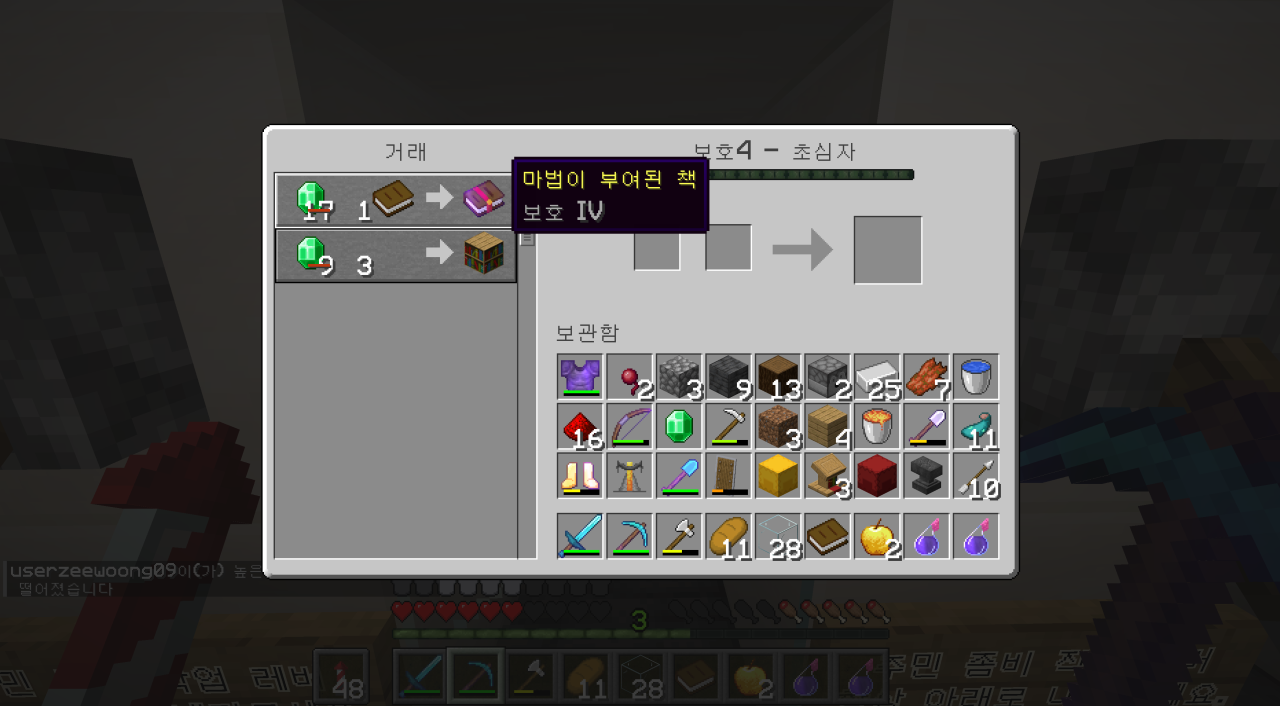1280x706 pixels.
Task: Select the block of gold
Action: (x=778, y=475)
